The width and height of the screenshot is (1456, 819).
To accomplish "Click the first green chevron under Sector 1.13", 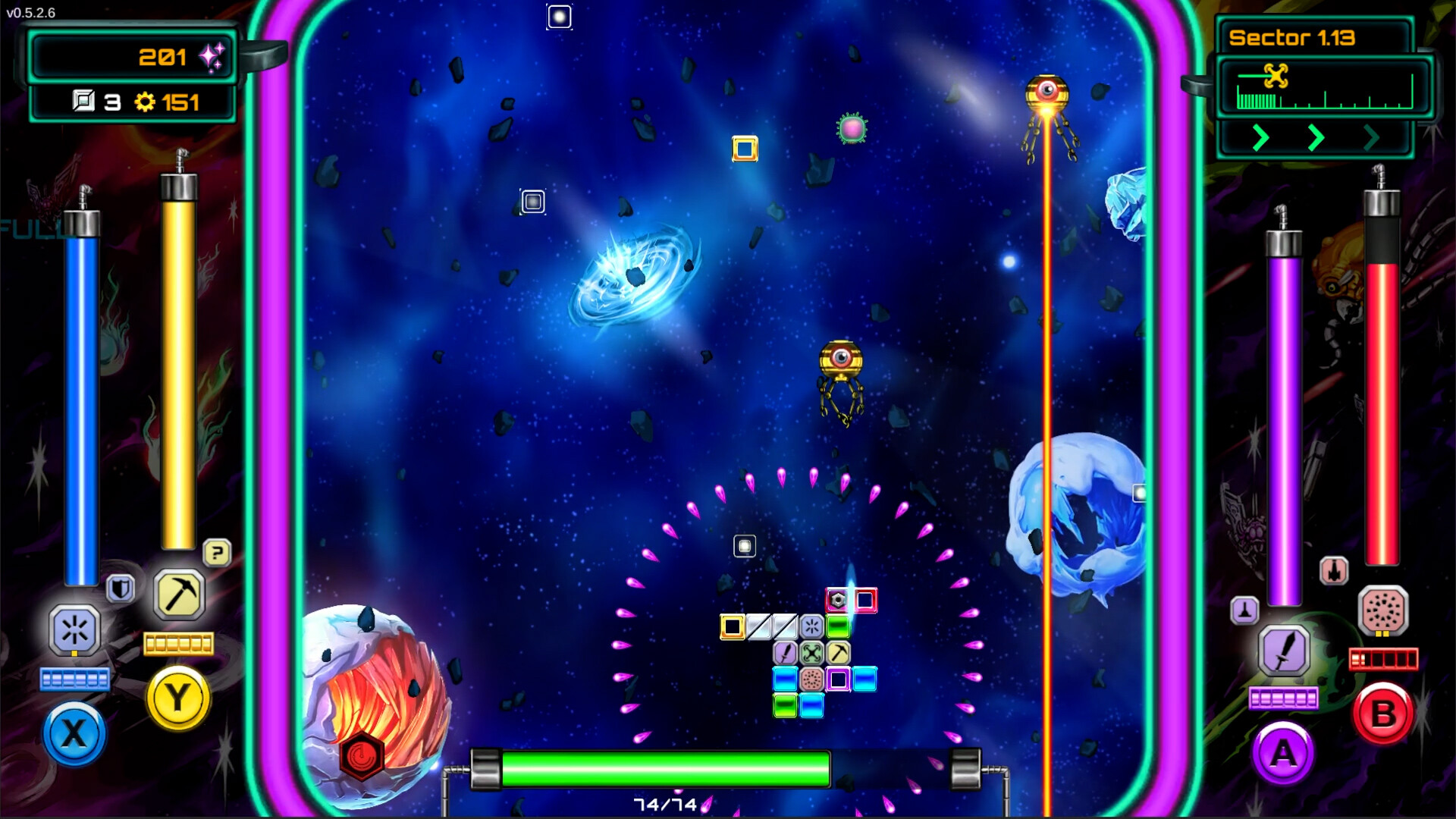I will pos(1260,139).
